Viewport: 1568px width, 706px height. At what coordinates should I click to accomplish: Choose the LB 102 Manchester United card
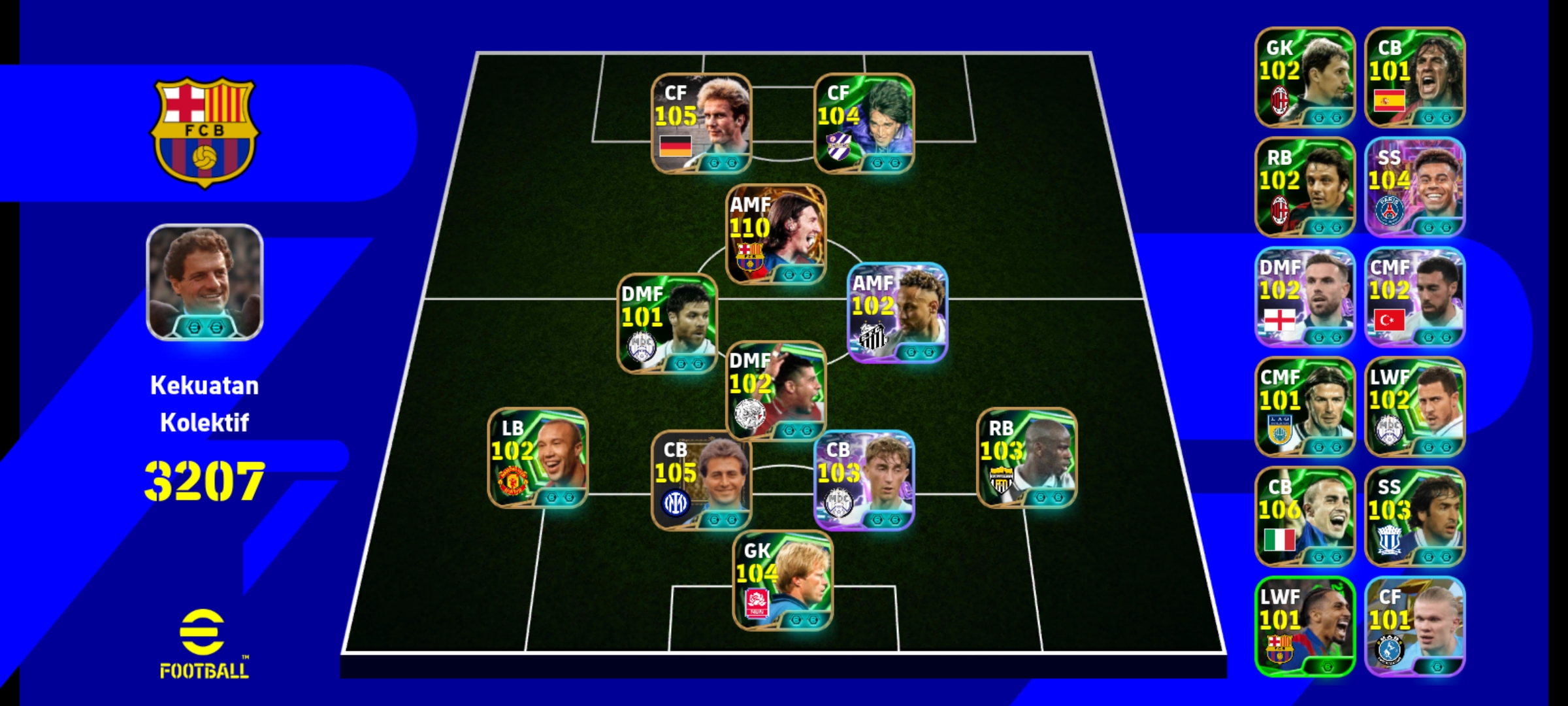[538, 458]
